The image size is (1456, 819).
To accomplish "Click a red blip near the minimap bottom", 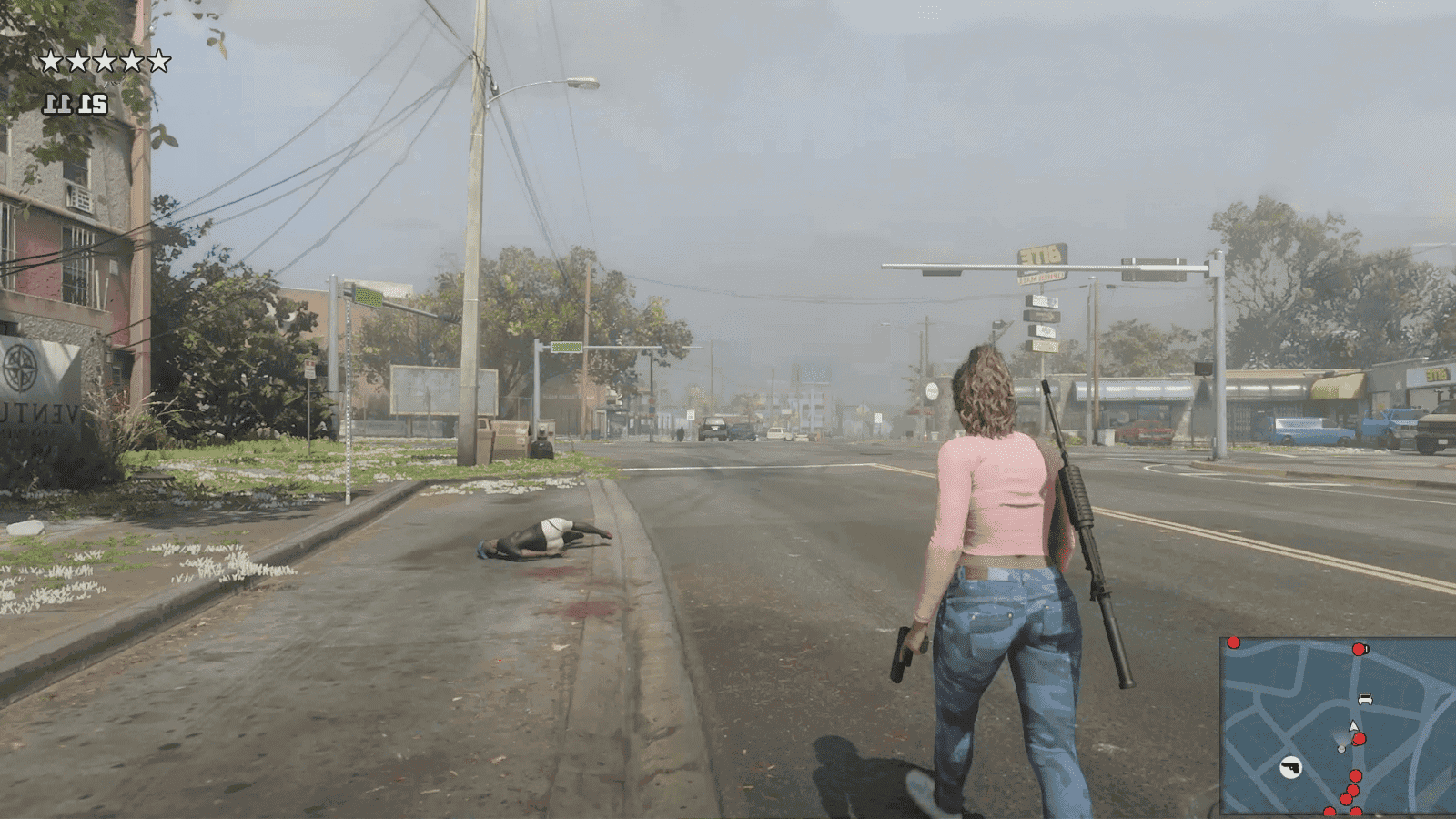I will (1355, 776).
